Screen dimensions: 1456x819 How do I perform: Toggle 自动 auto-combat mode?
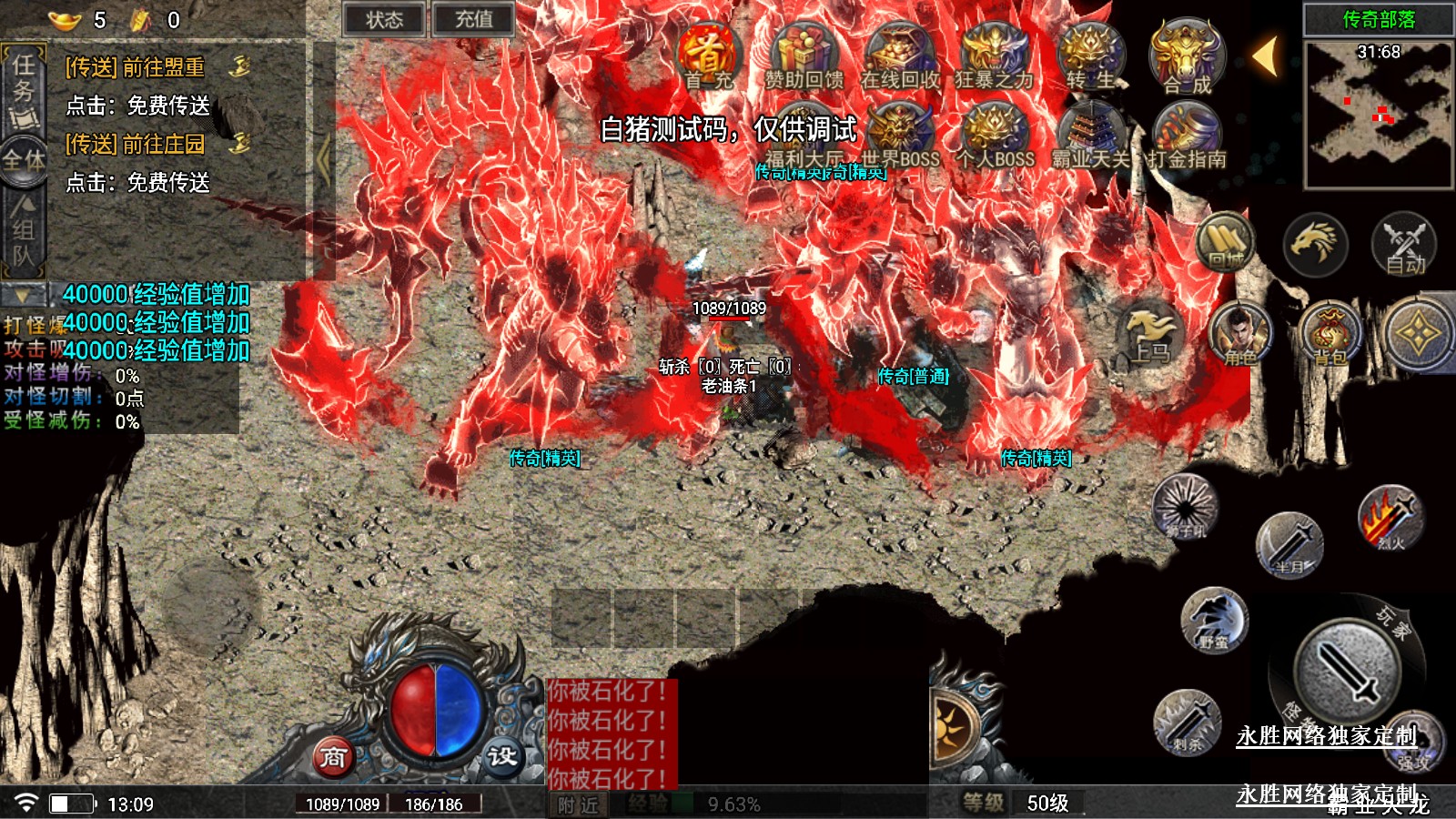click(1404, 246)
